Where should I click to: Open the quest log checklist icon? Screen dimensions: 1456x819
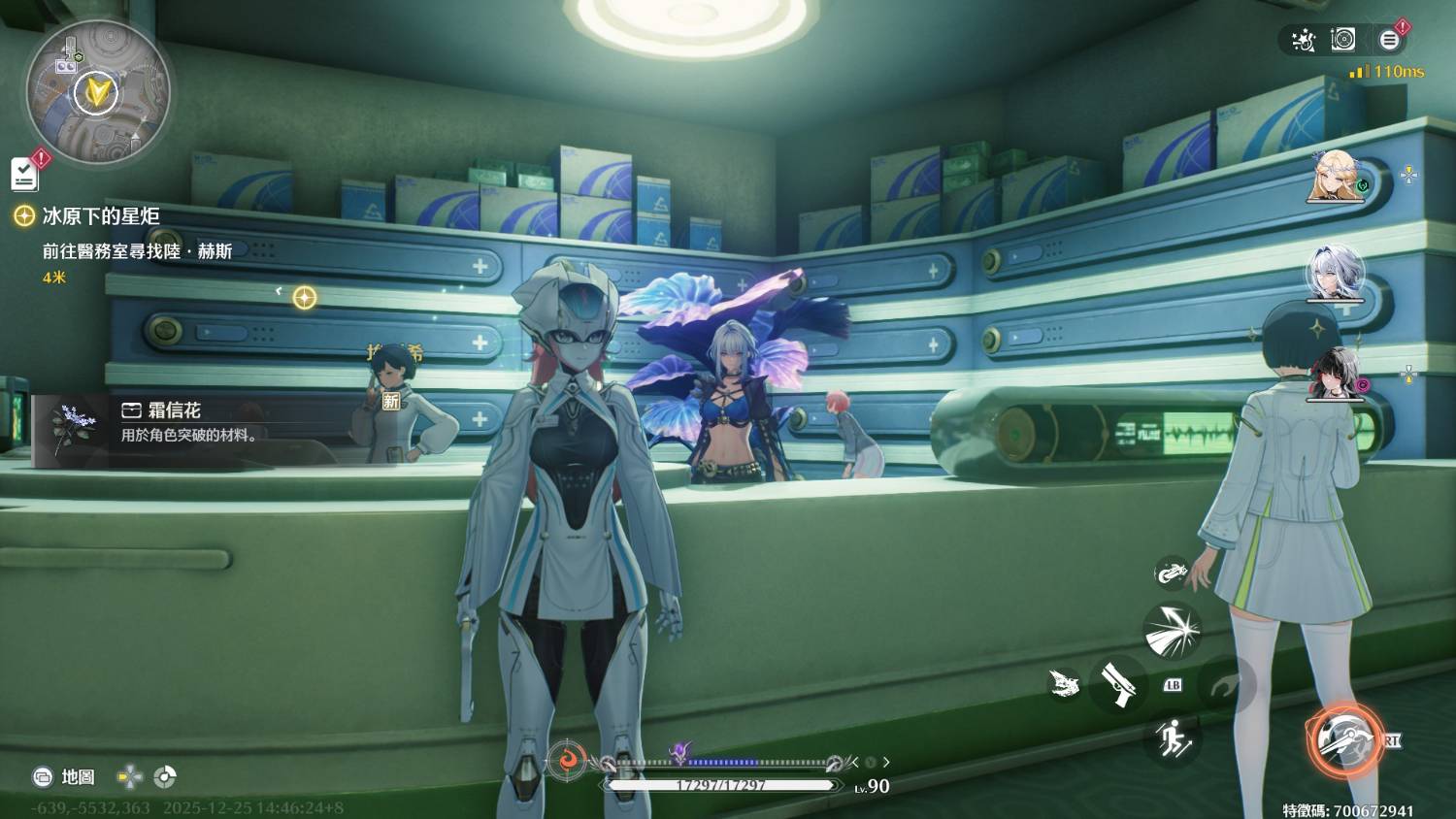(x=25, y=175)
